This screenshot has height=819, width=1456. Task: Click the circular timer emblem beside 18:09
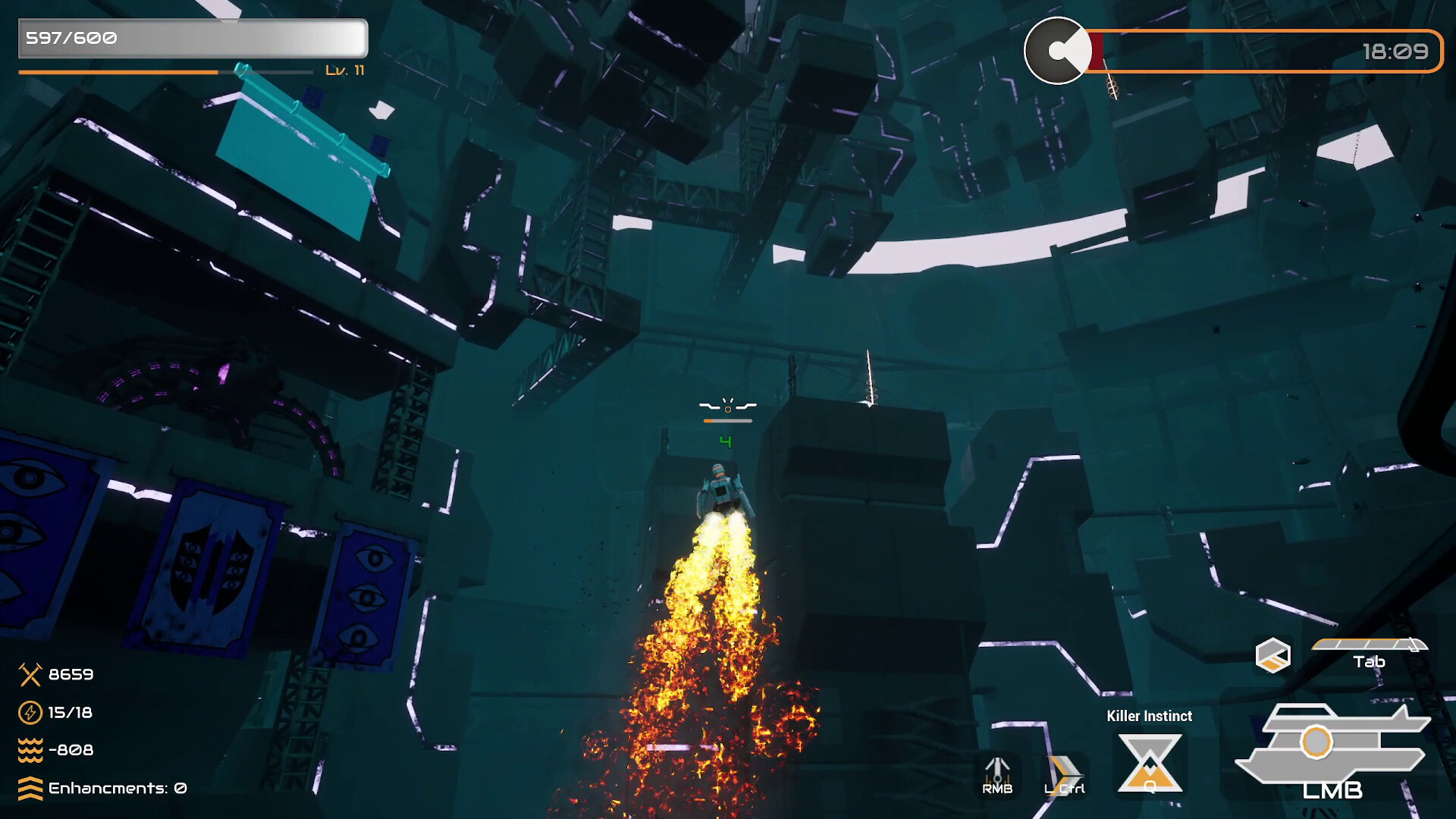click(1057, 49)
